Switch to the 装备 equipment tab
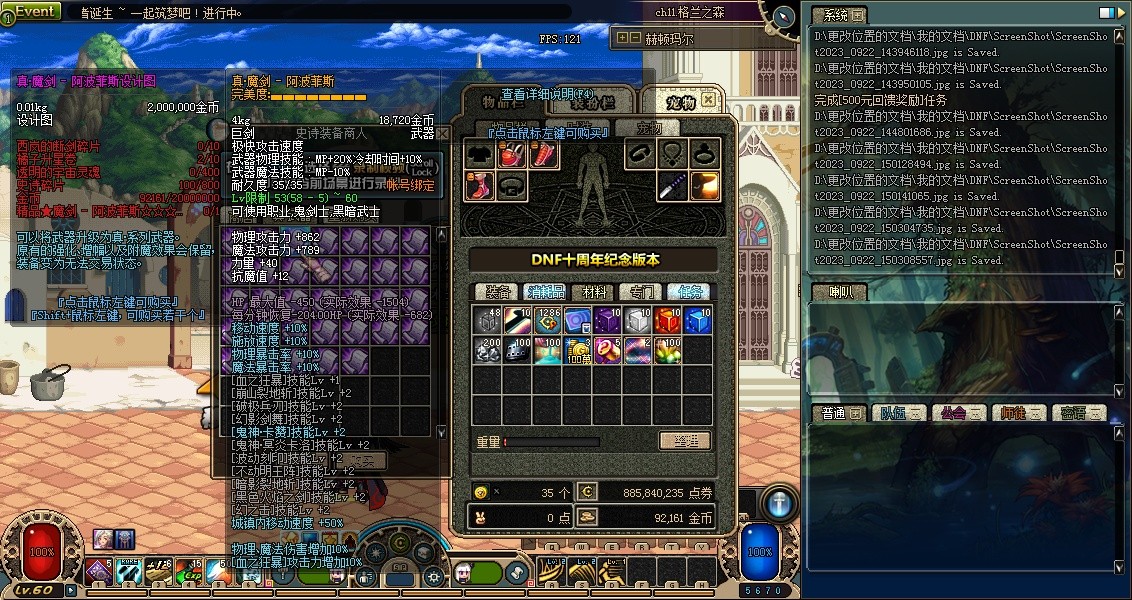The height and width of the screenshot is (600, 1132). click(497, 292)
